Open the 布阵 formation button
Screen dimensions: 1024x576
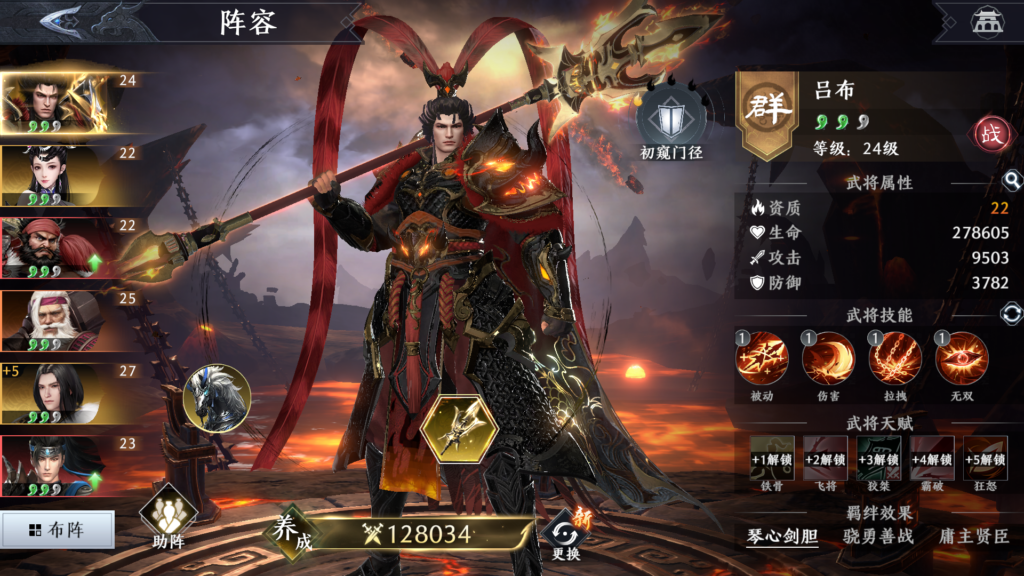click(57, 530)
